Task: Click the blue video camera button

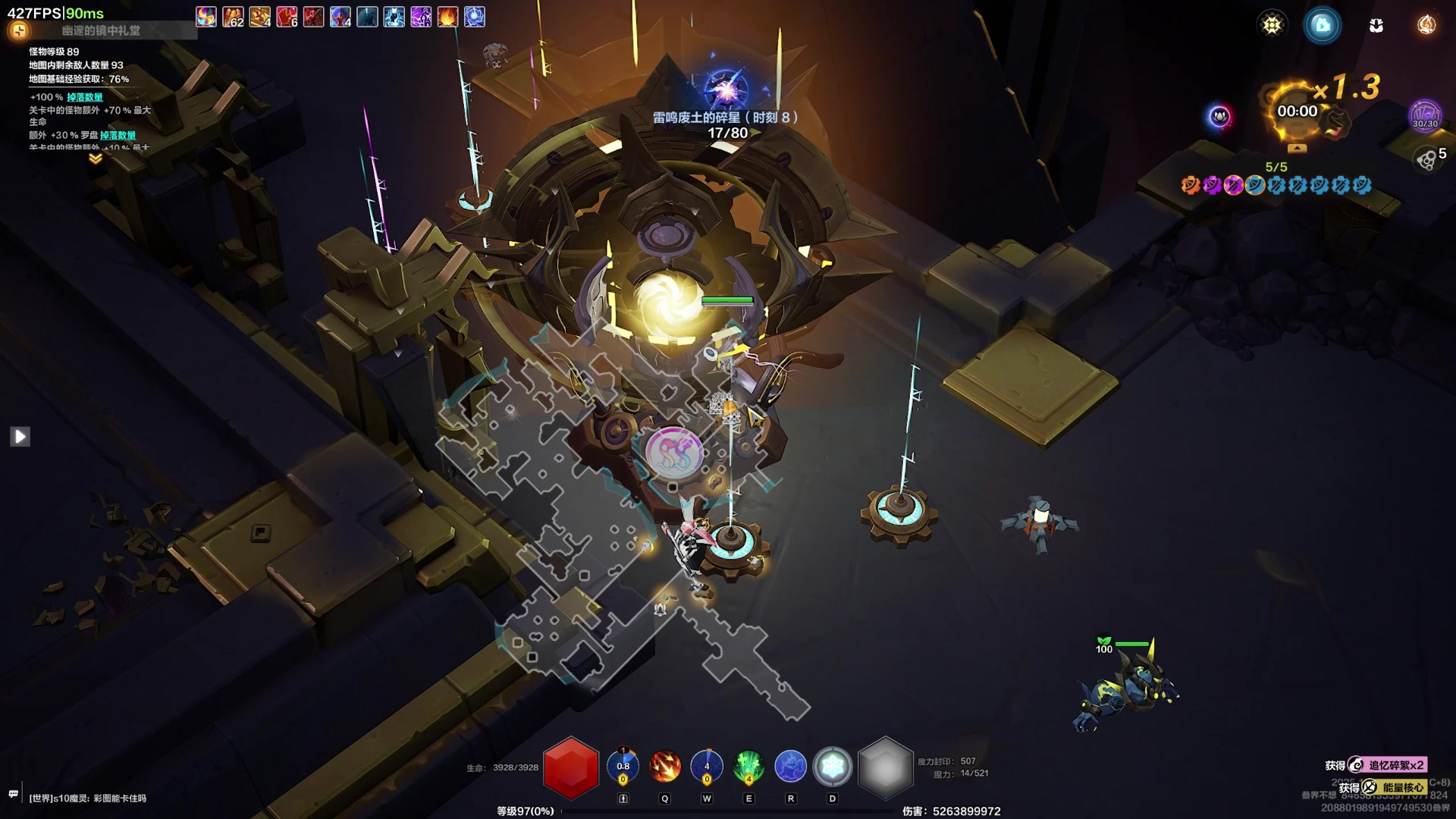Action: click(1322, 25)
